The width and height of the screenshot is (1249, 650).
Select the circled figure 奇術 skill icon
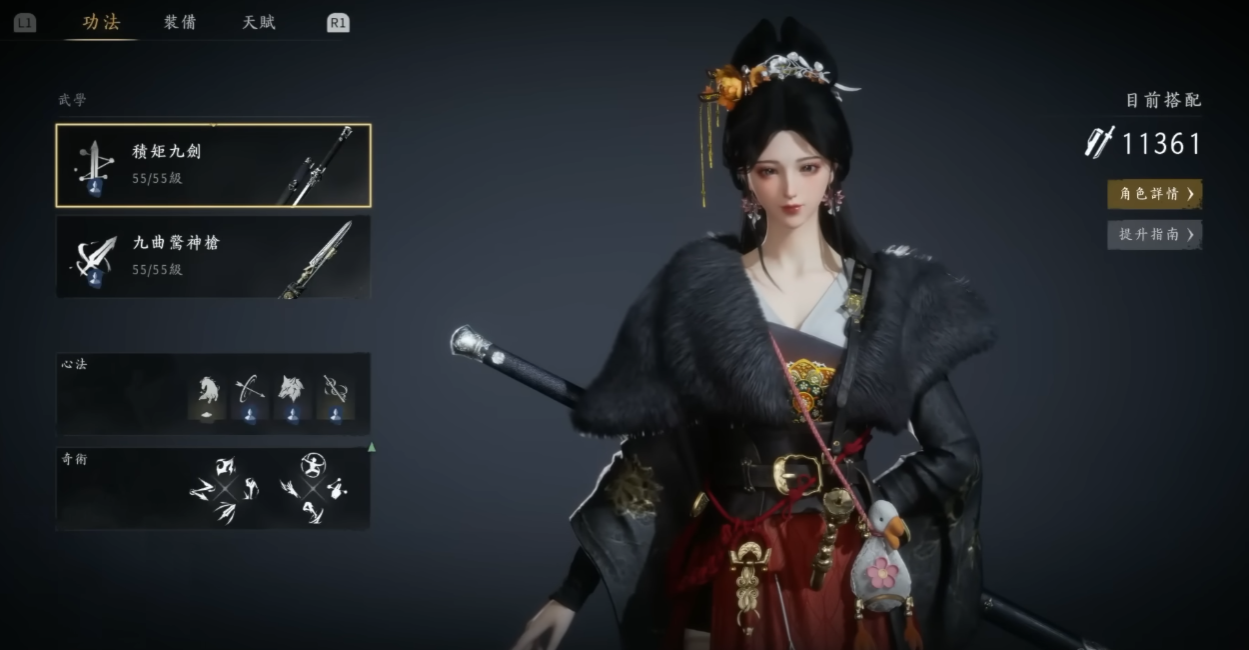(x=313, y=464)
